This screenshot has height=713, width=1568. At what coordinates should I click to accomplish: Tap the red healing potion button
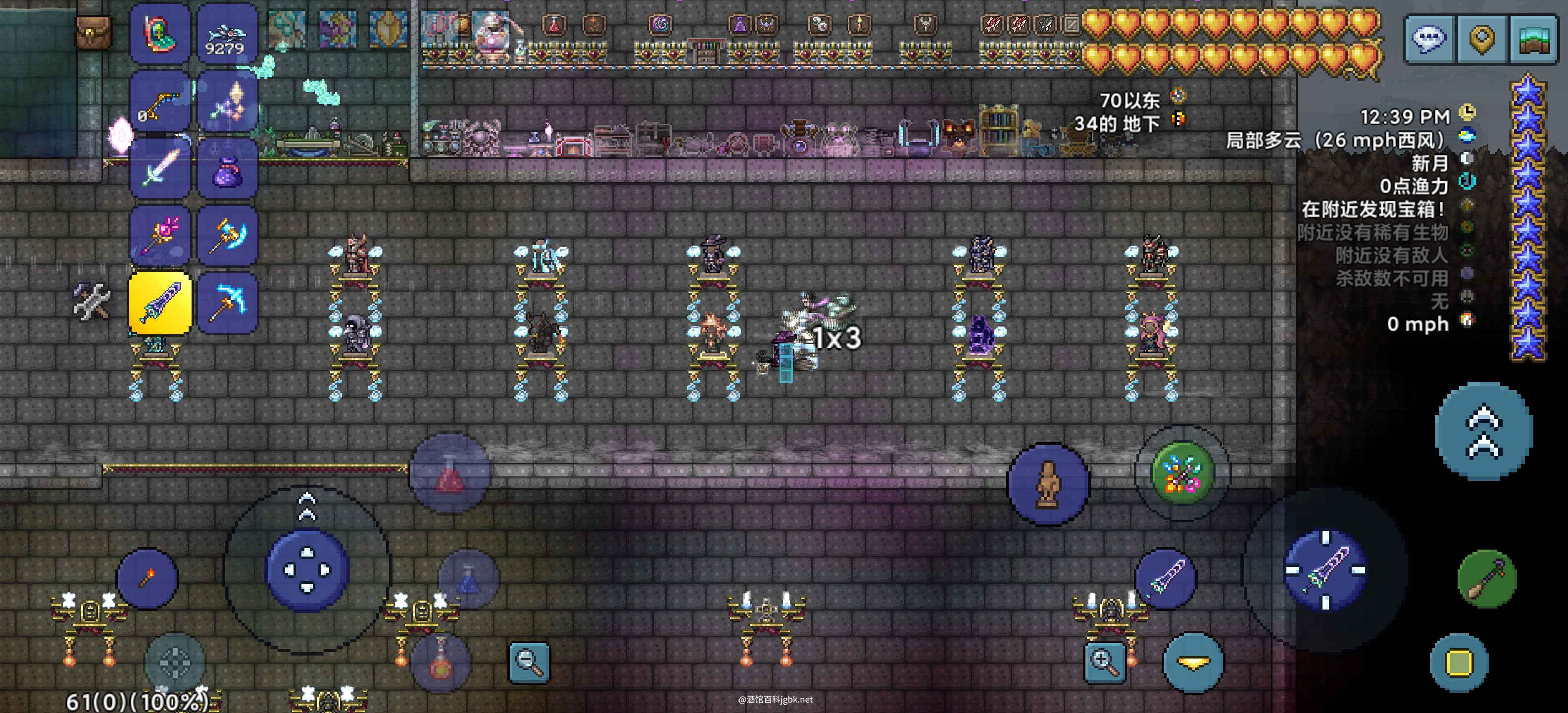449,472
